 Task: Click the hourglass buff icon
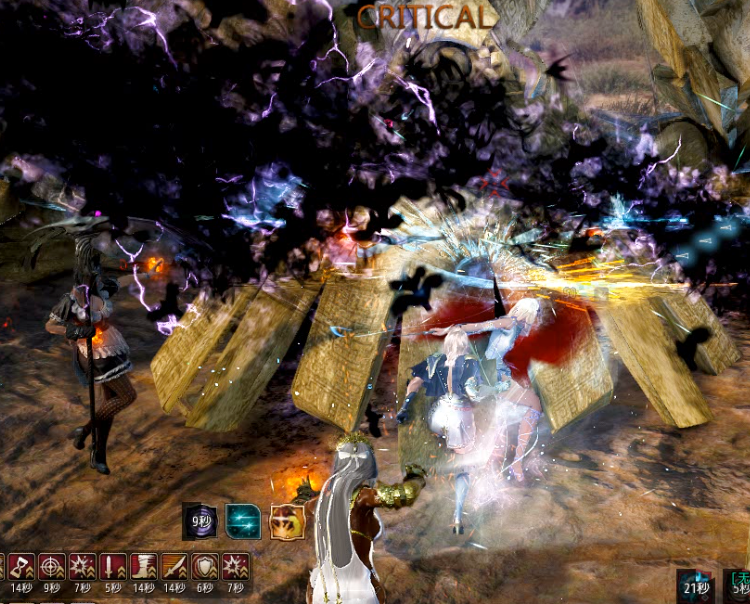coord(22,569)
